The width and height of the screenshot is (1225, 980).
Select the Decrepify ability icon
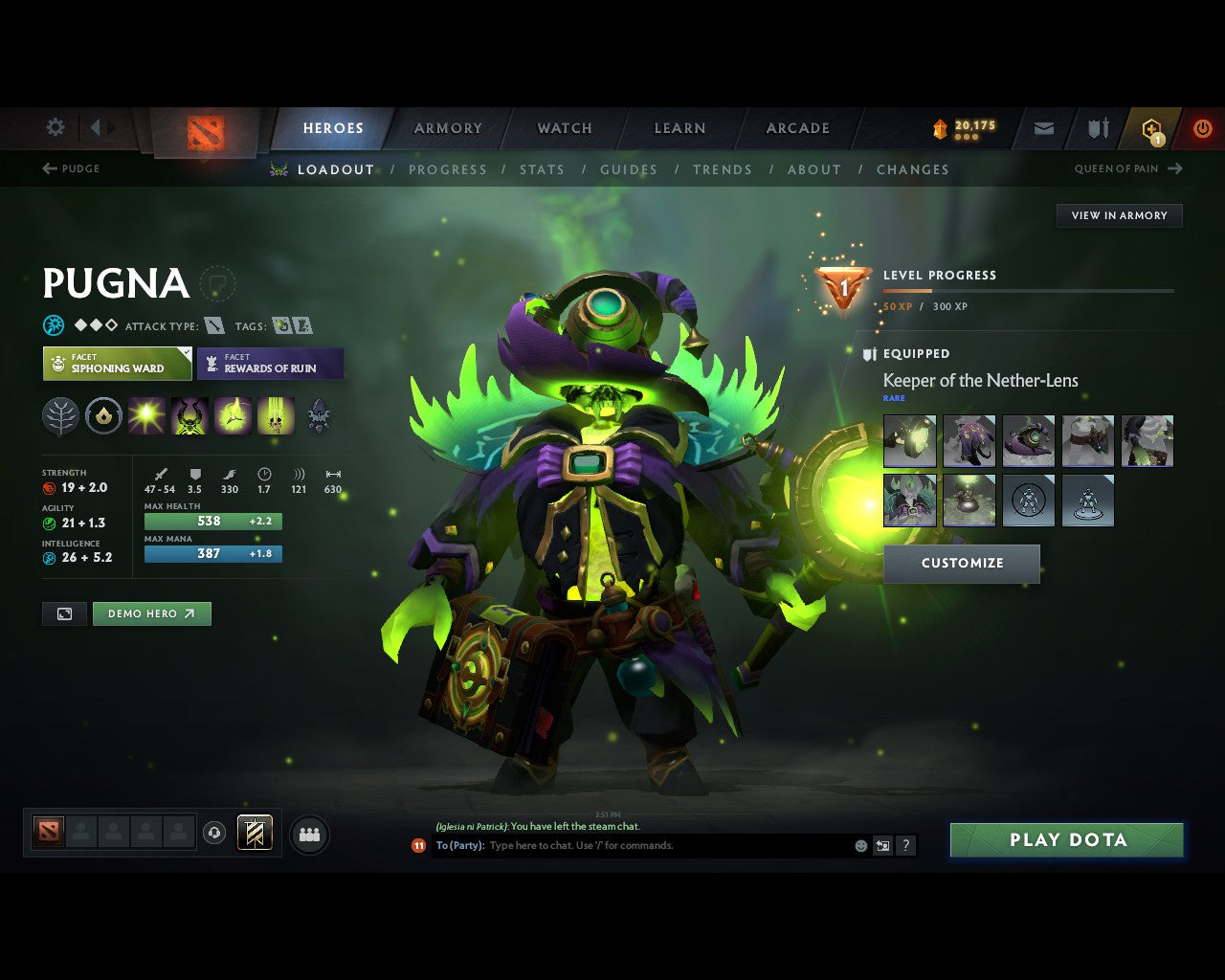point(189,414)
